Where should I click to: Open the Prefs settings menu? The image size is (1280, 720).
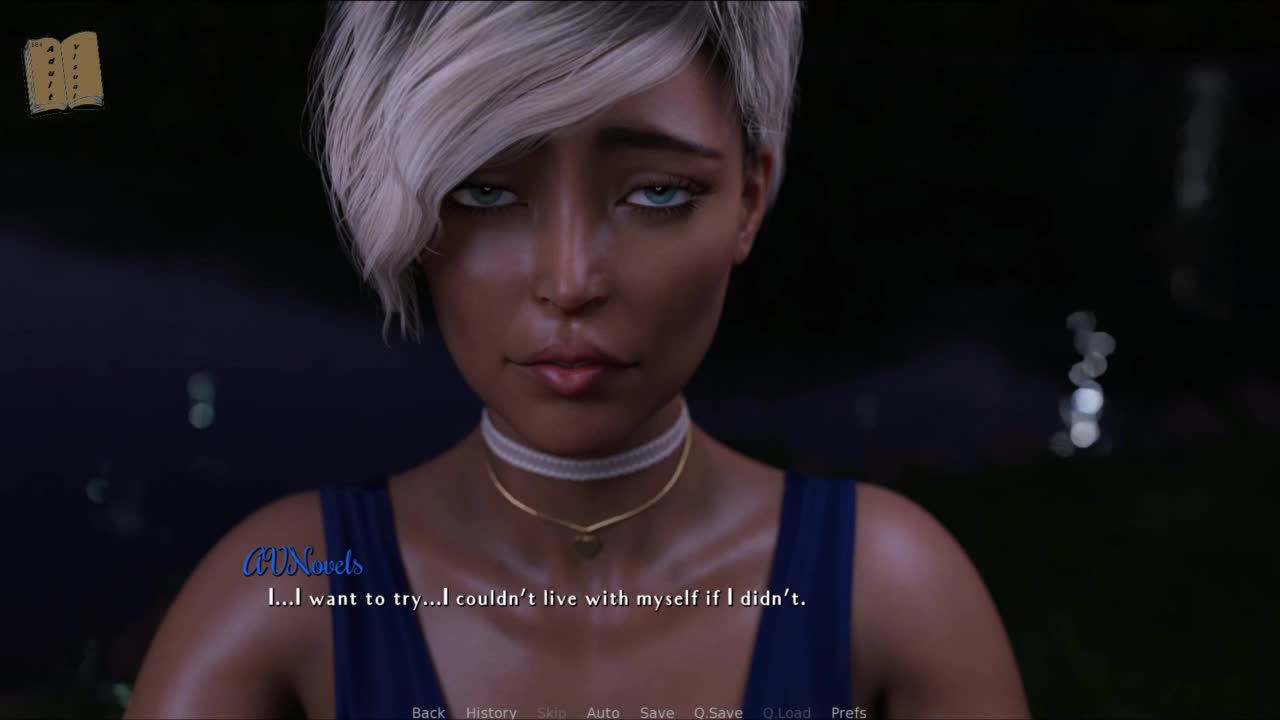click(849, 712)
